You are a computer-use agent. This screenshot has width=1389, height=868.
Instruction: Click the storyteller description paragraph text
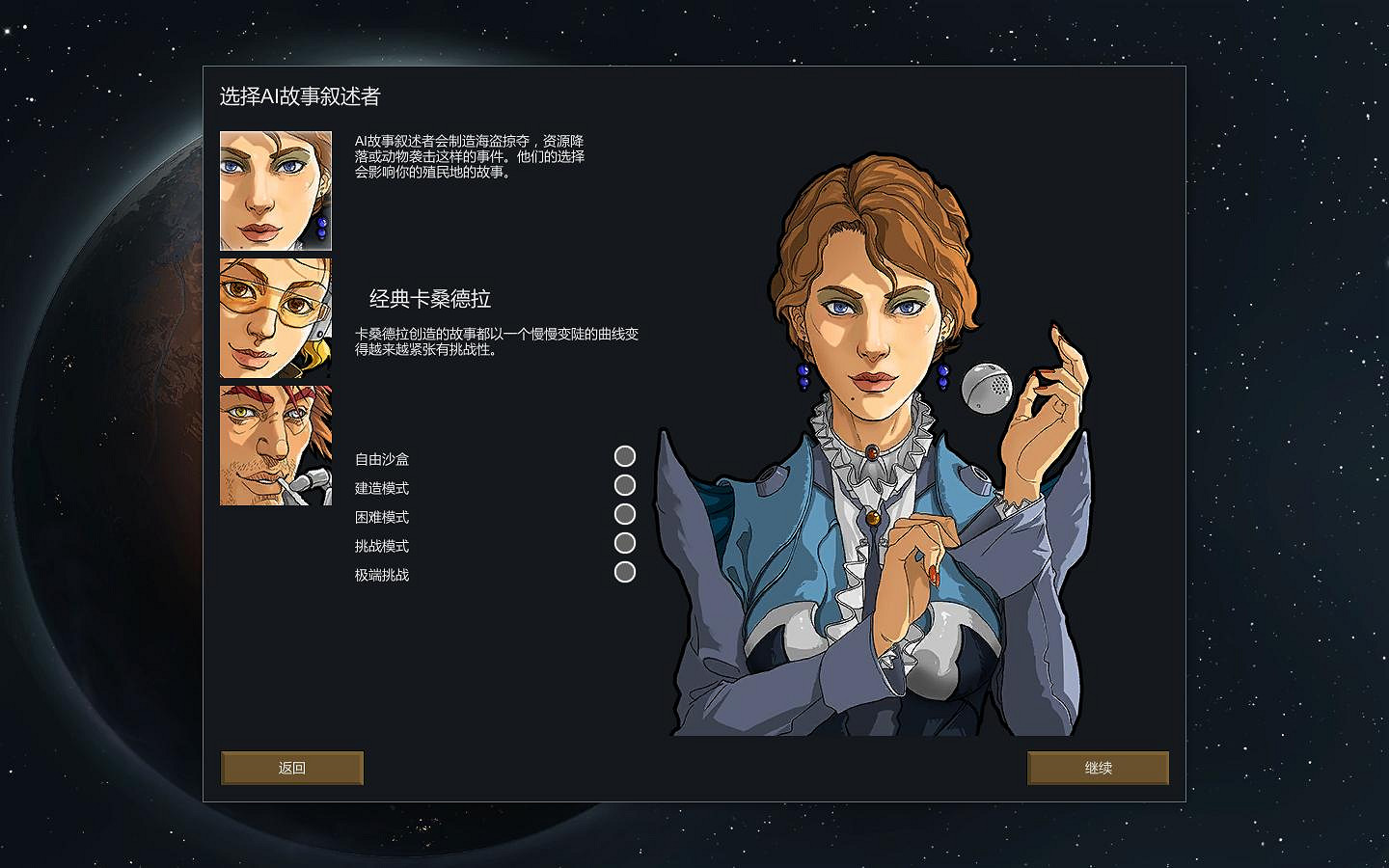(470, 158)
